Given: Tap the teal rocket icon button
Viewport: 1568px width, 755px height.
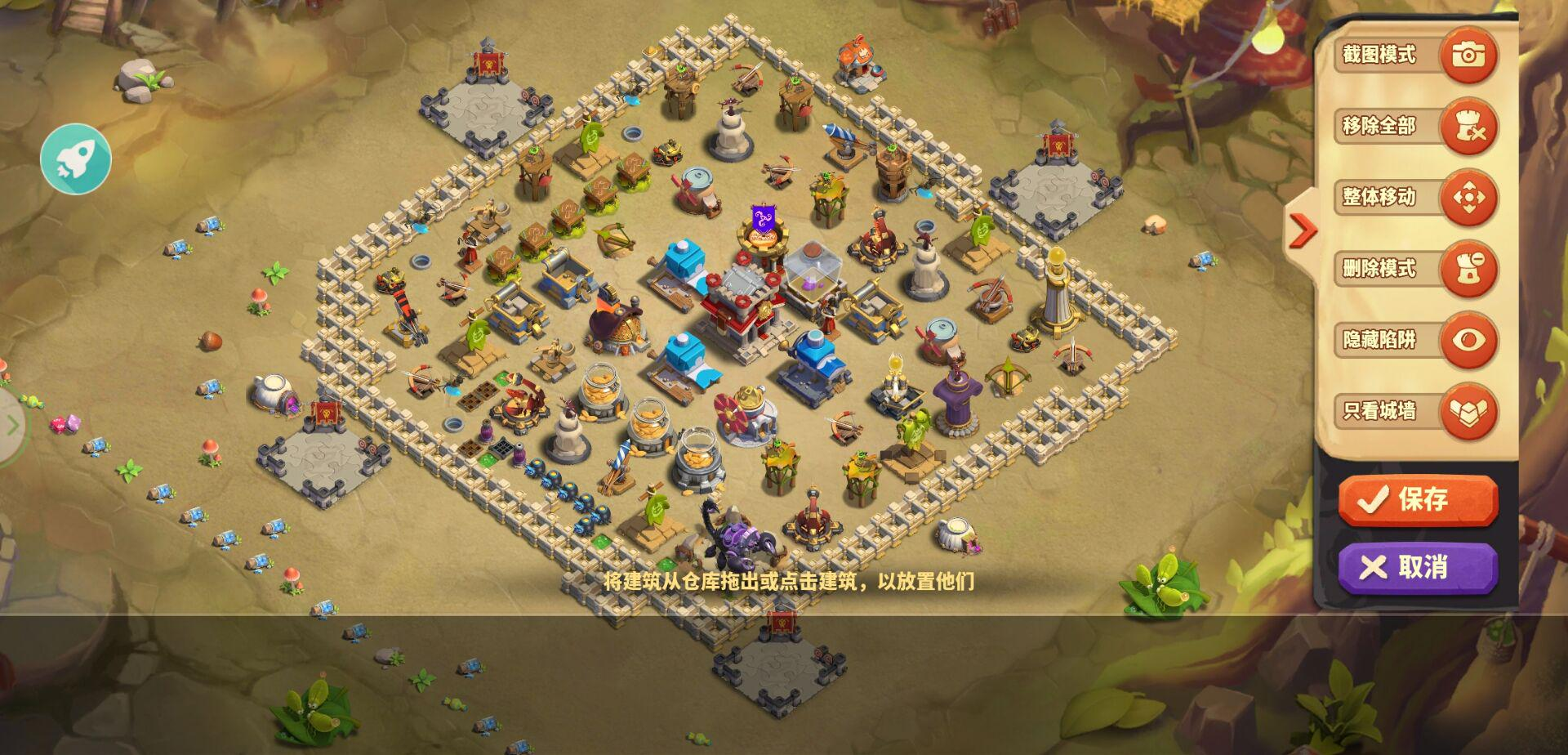Looking at the screenshot, I should (x=76, y=159).
